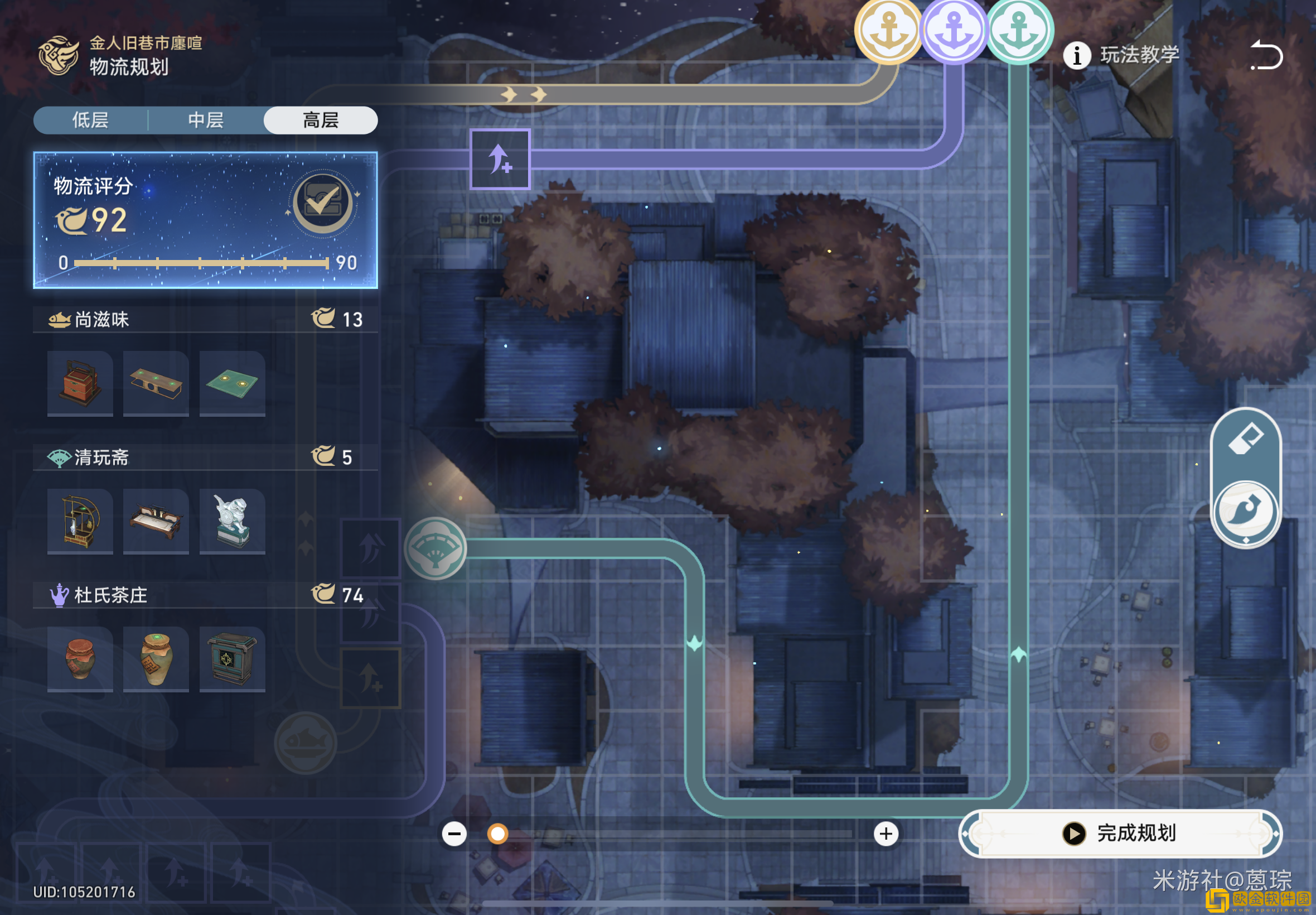Select the red clay jar item

click(80, 659)
